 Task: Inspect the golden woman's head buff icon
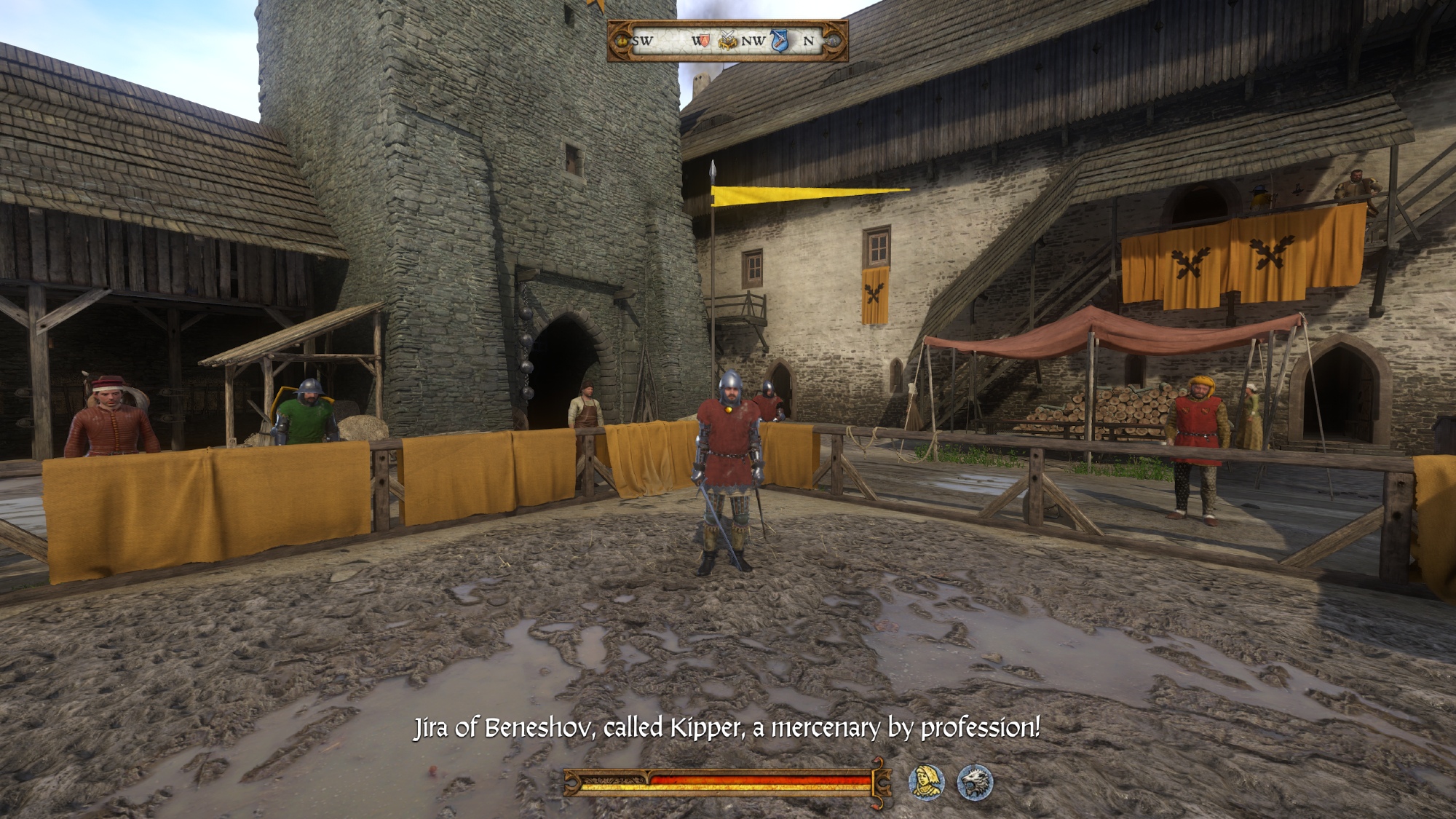[927, 782]
